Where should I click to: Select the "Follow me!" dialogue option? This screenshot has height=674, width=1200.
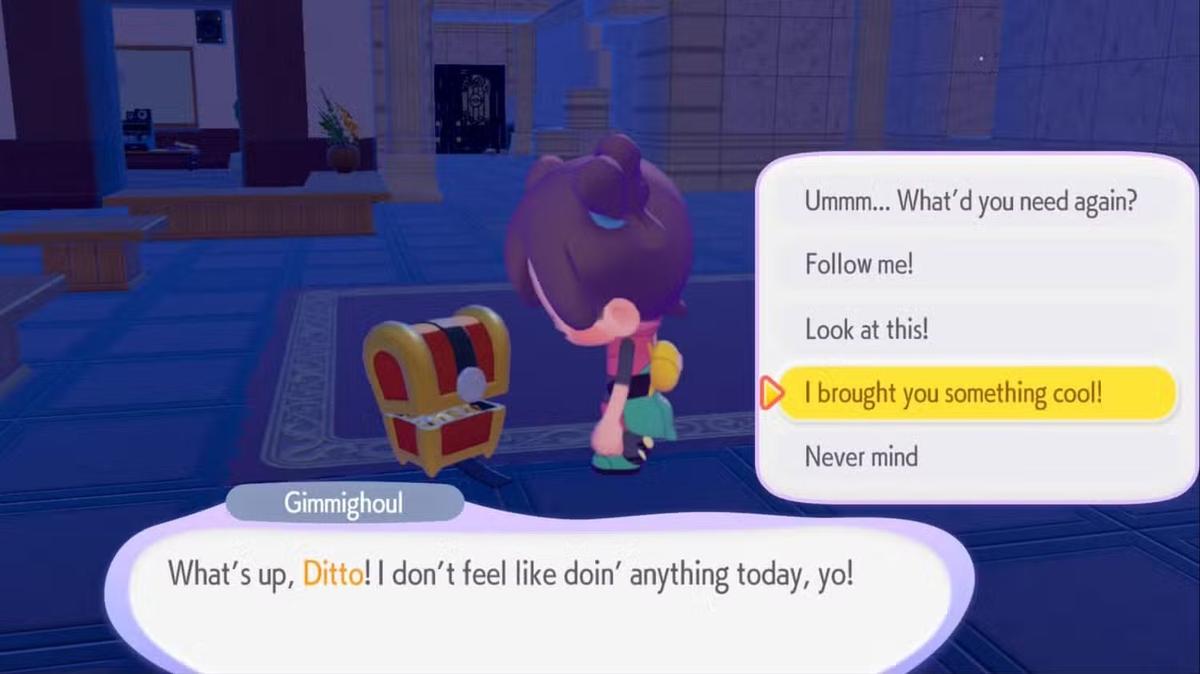[860, 265]
